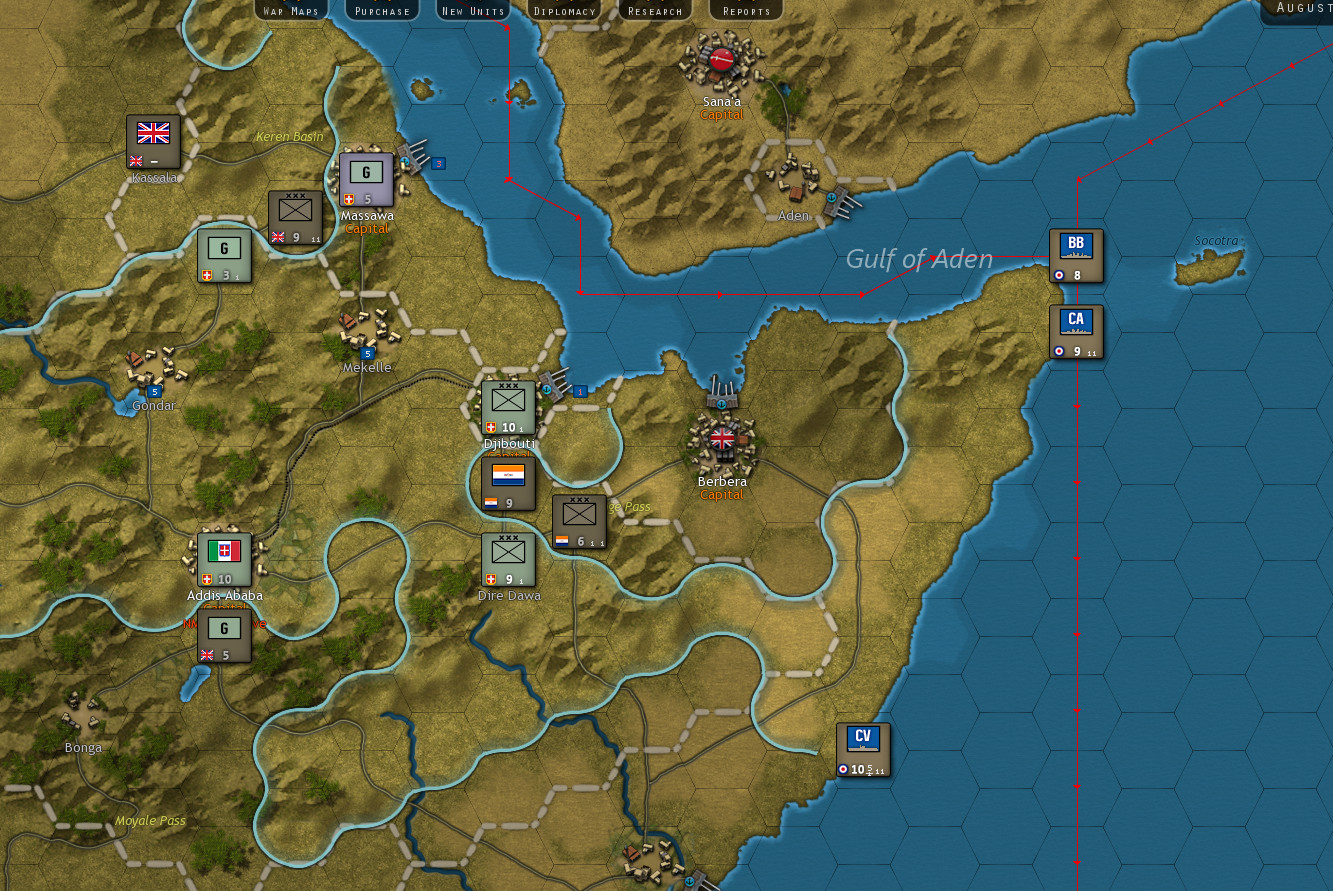
Task: Select the garrison unit near Addis Ababa
Action: point(224,635)
